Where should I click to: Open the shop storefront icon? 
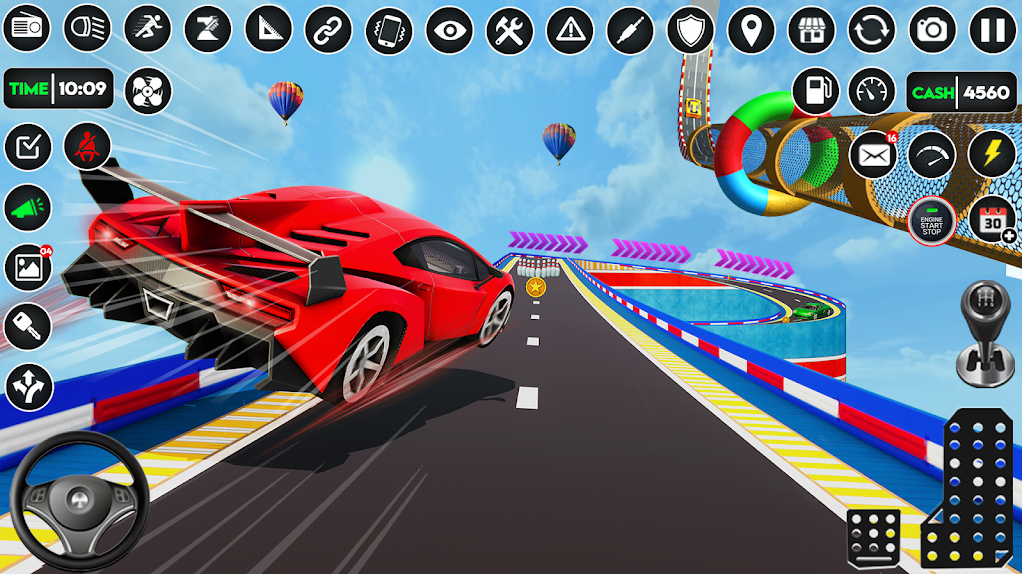(811, 30)
